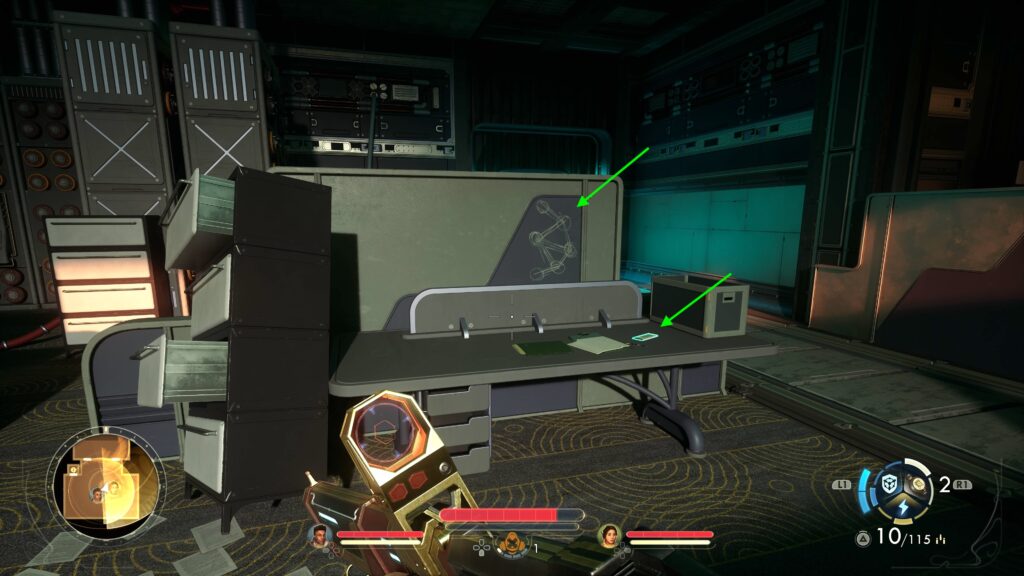This screenshot has height=576, width=1024.
Task: Activate the lightning bolt ability
Action: pos(903,507)
